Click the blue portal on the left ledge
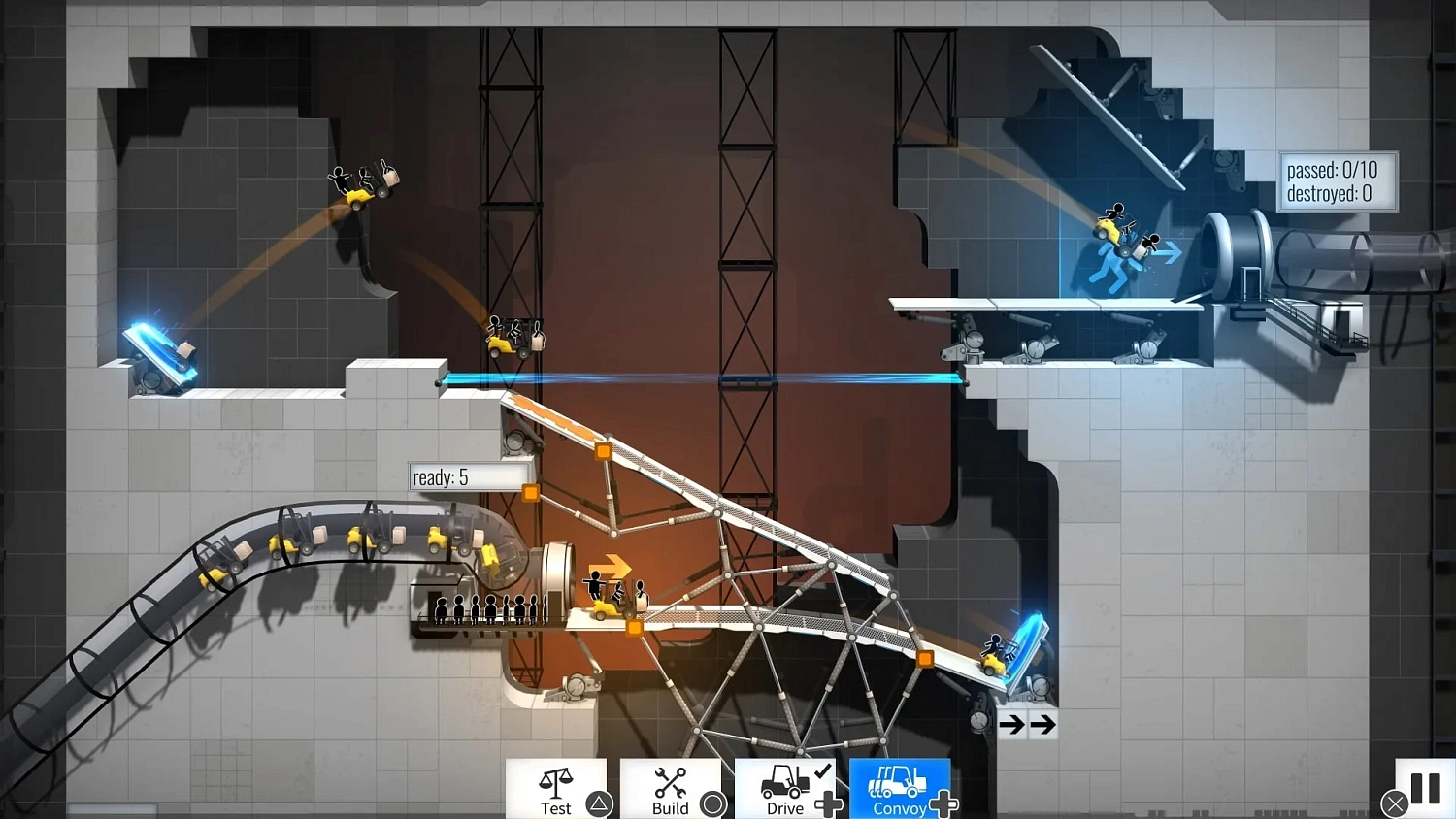 coord(160,349)
